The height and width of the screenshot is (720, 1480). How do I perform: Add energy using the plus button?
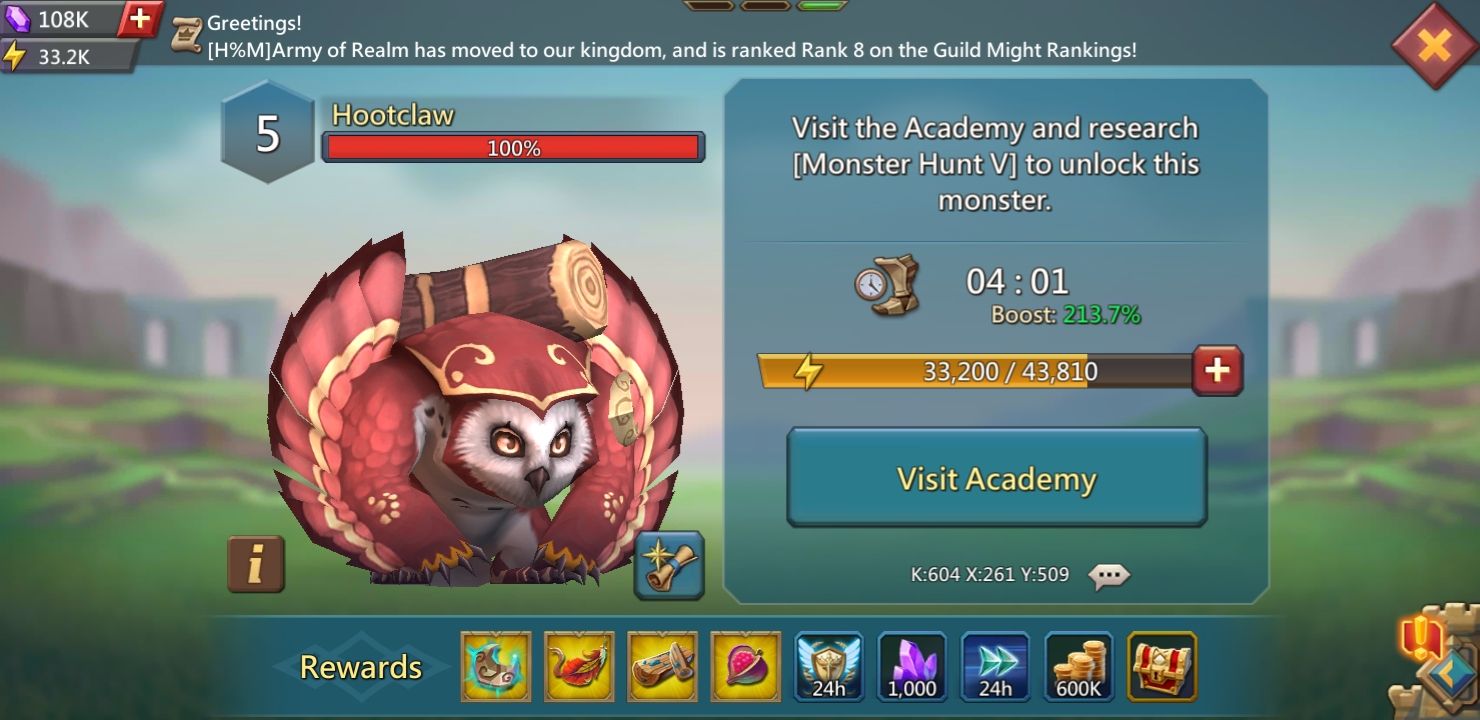[x=1217, y=370]
